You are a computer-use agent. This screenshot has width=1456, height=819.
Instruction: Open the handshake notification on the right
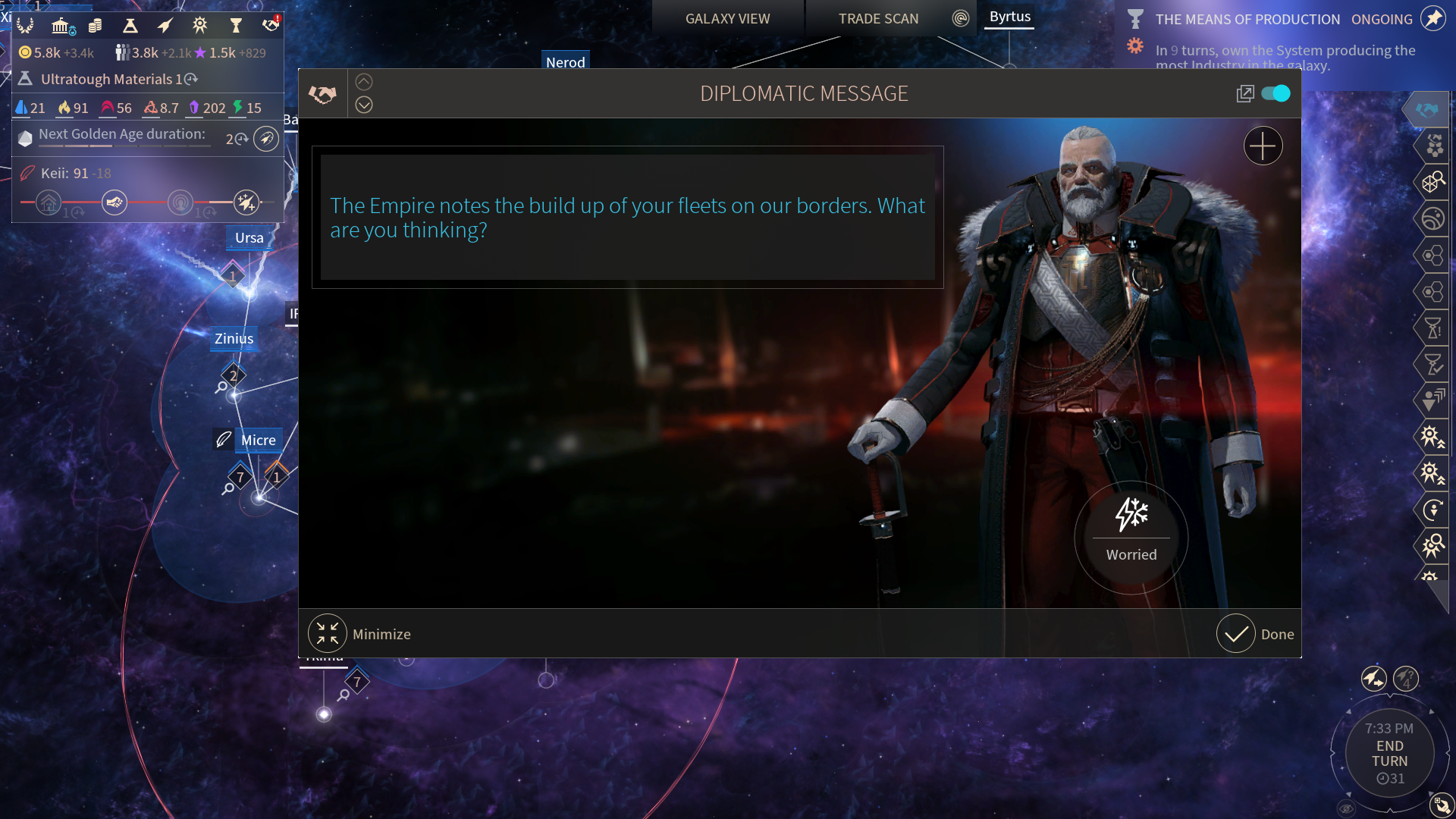click(x=1426, y=110)
